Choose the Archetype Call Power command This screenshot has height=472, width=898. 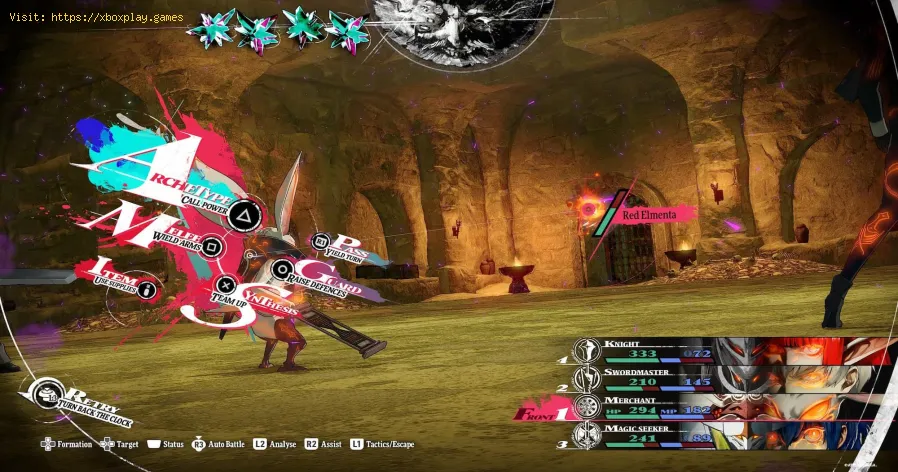coord(241,213)
